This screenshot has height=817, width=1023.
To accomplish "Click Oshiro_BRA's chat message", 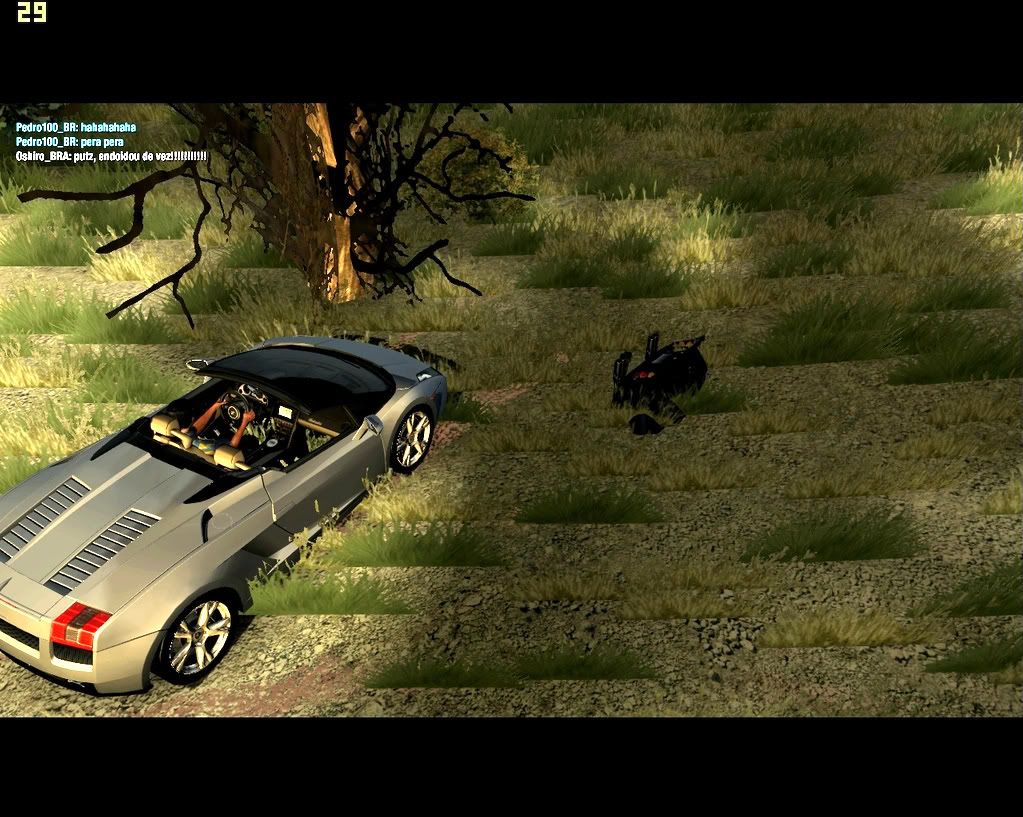I will [x=111, y=157].
